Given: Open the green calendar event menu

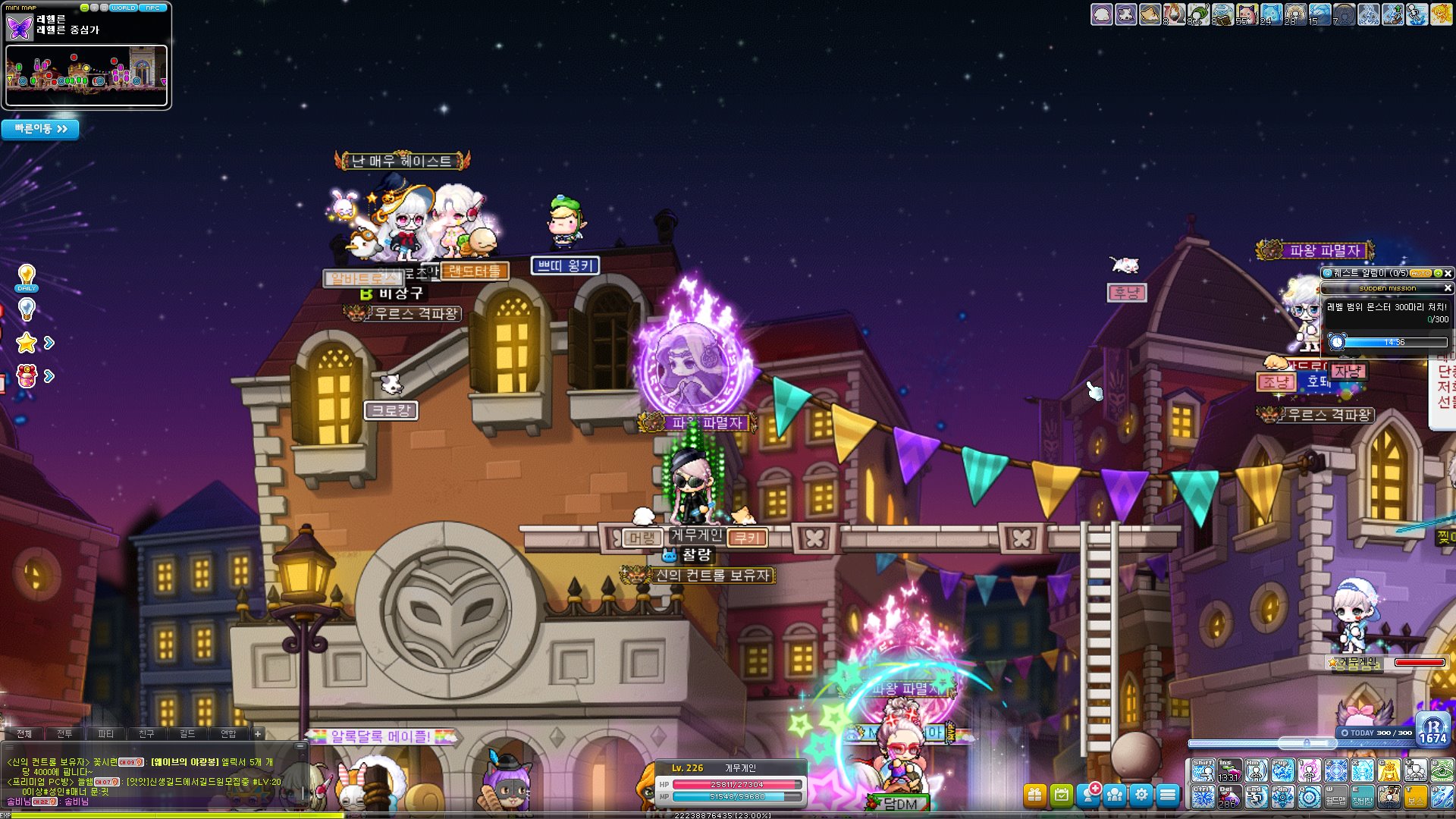Looking at the screenshot, I should 1062,795.
